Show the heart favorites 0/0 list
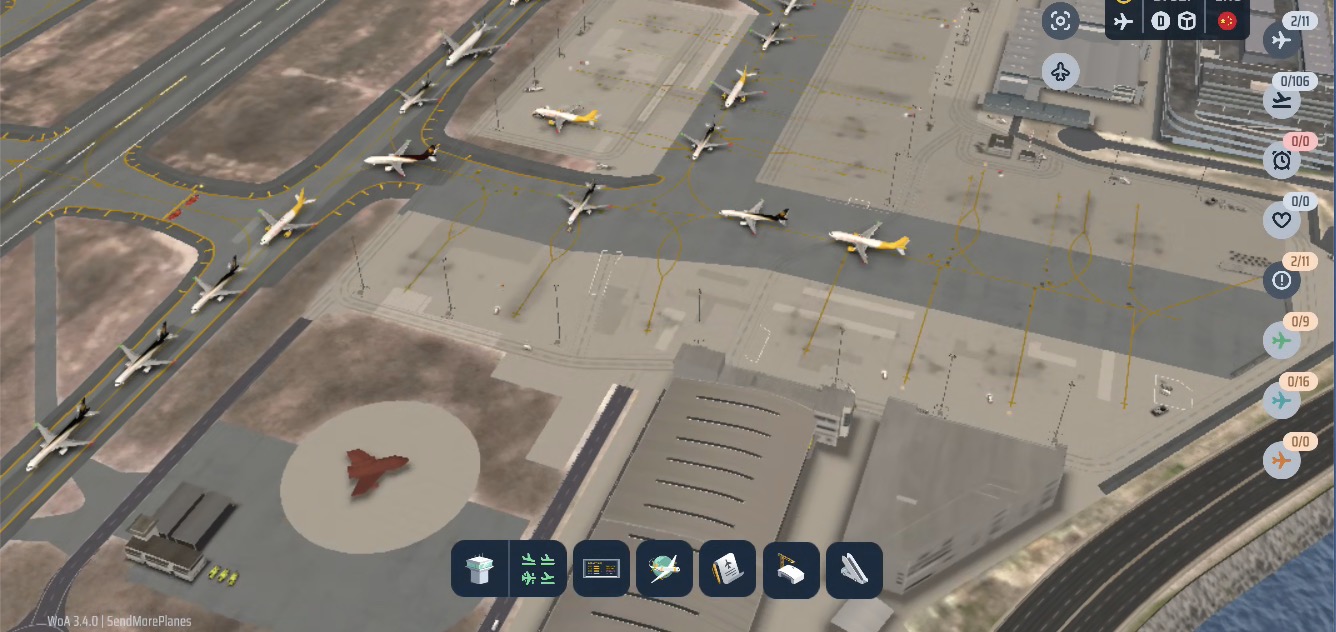Viewport: 1336px width, 632px height. [x=1281, y=220]
